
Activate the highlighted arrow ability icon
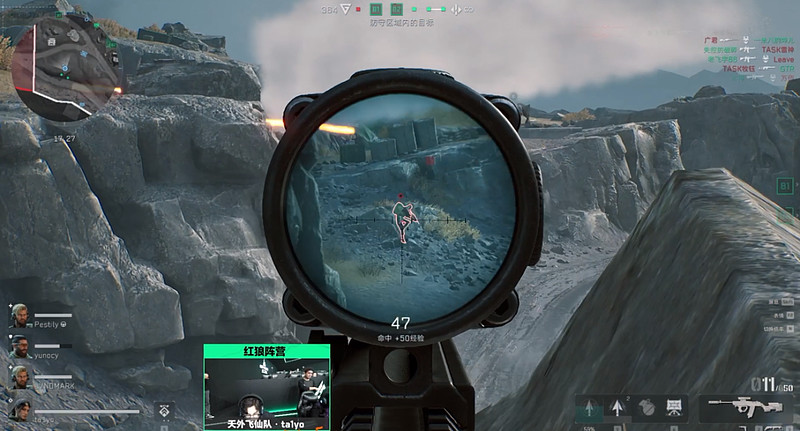pyautogui.click(x=589, y=408)
